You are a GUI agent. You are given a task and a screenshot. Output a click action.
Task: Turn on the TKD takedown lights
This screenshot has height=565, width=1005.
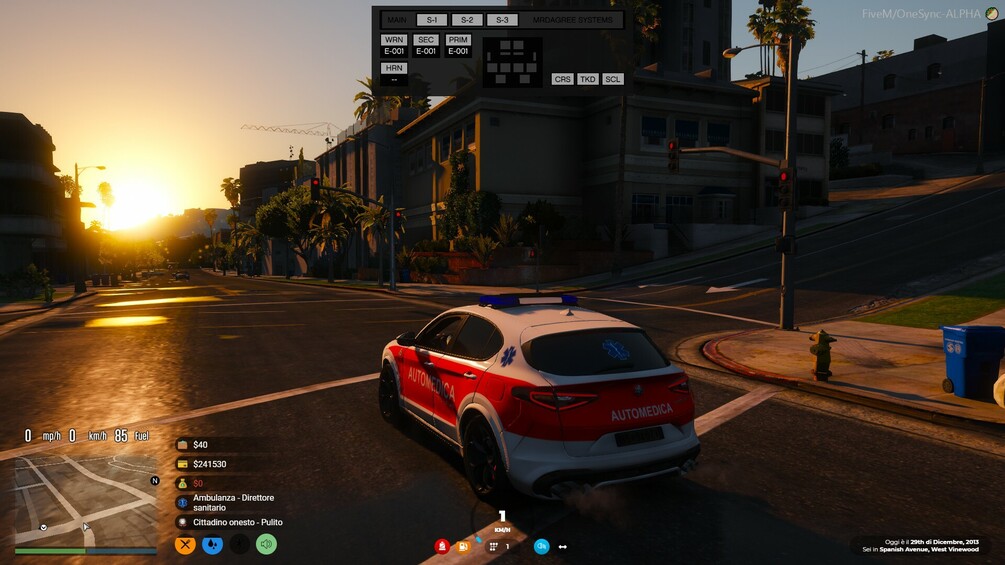(x=588, y=79)
